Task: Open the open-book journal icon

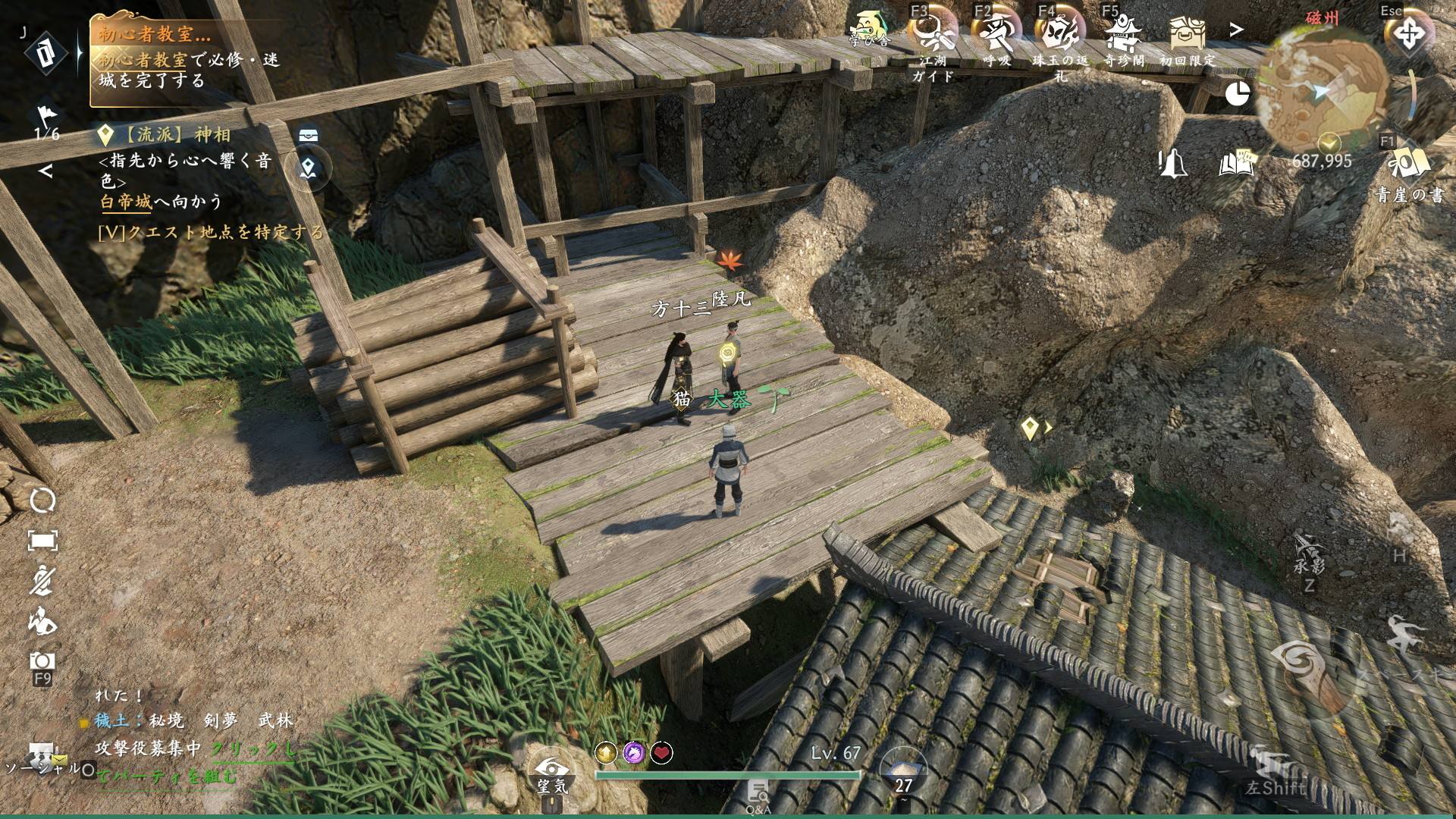Action: pos(1237,162)
